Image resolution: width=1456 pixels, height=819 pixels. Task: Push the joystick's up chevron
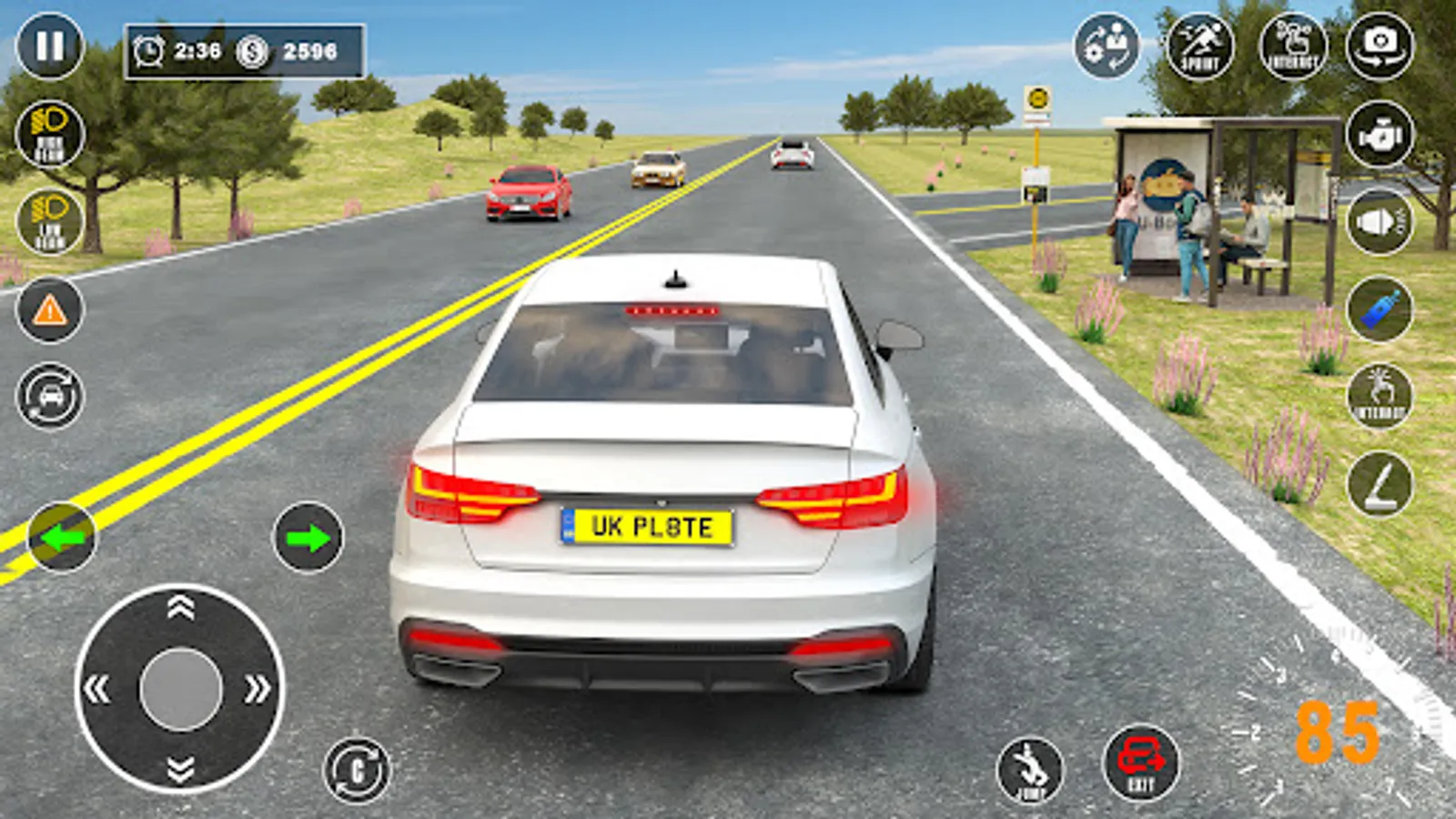coord(180,608)
